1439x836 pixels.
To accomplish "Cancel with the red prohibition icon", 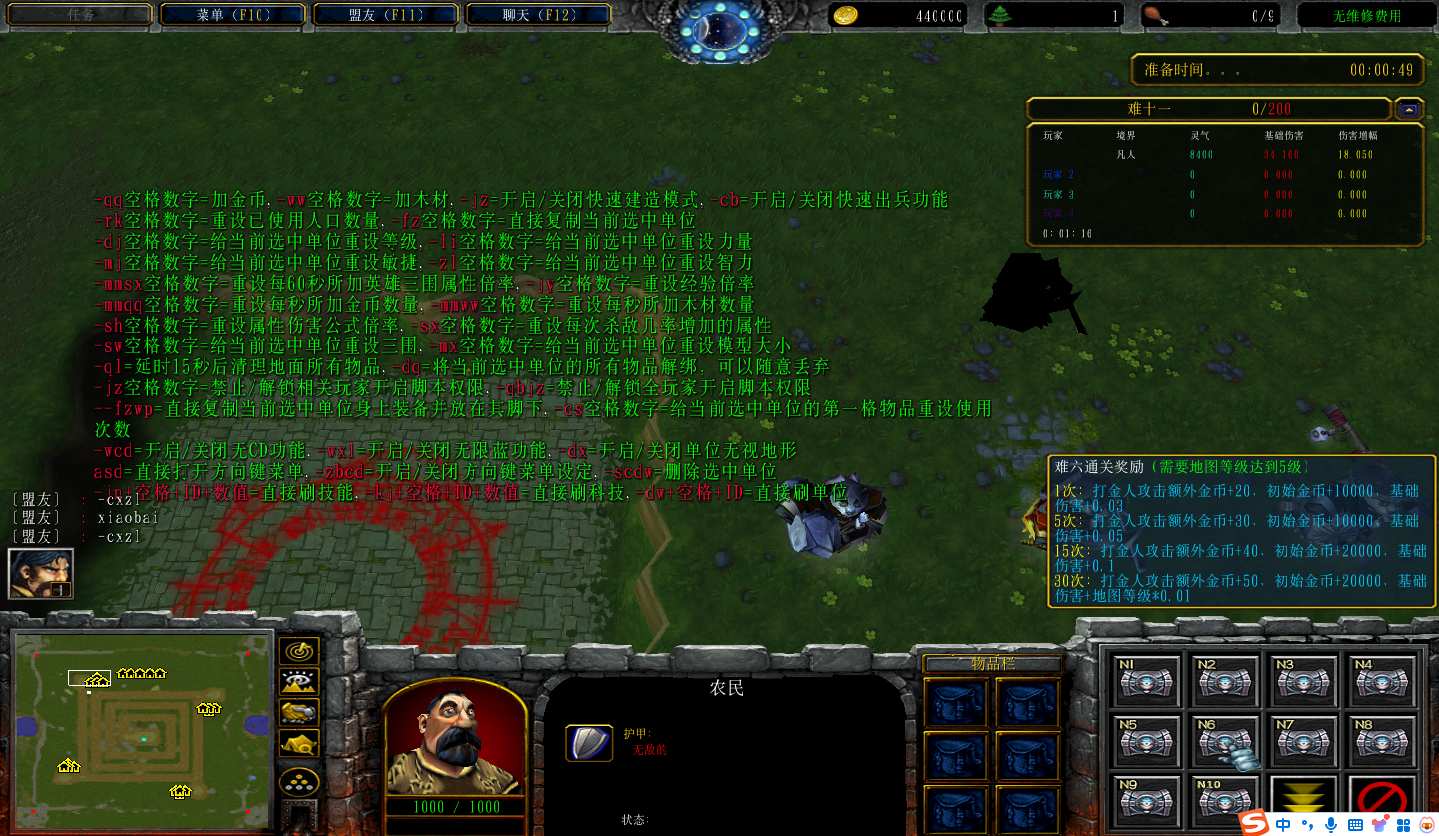I will [x=1381, y=800].
